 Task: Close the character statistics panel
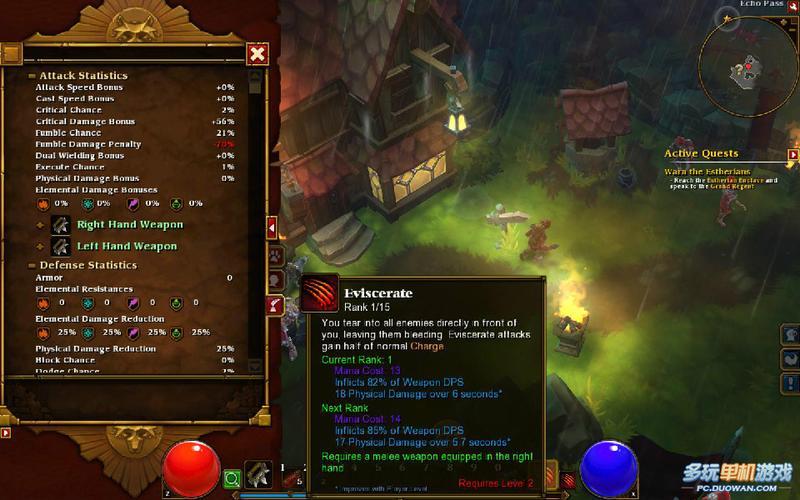coord(258,53)
